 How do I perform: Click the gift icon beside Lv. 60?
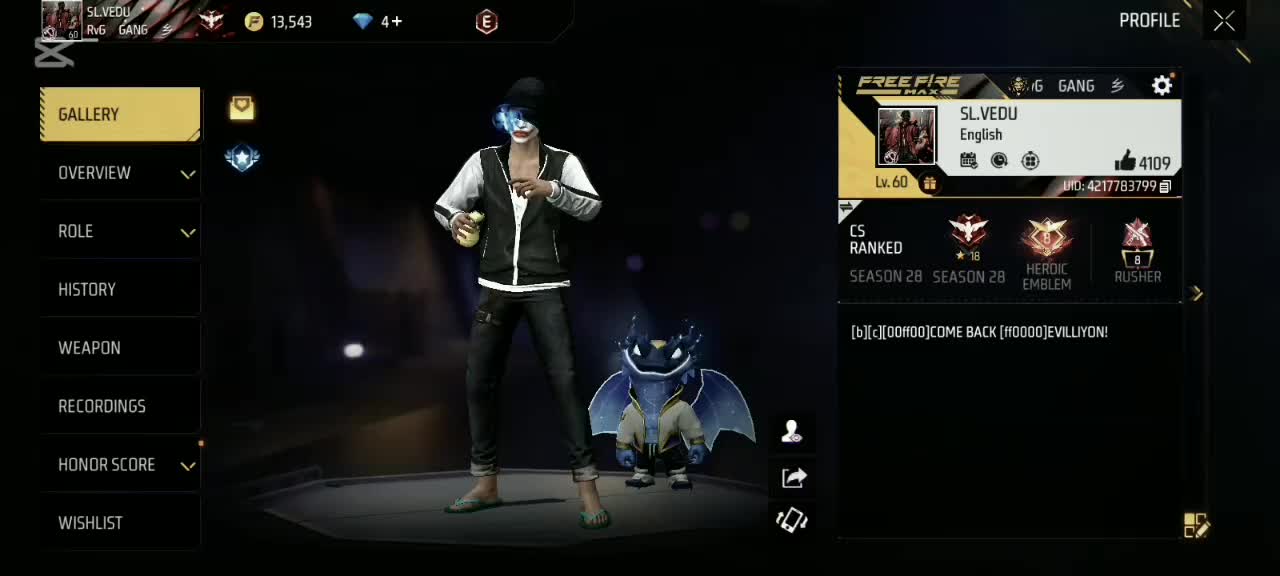[x=929, y=183]
